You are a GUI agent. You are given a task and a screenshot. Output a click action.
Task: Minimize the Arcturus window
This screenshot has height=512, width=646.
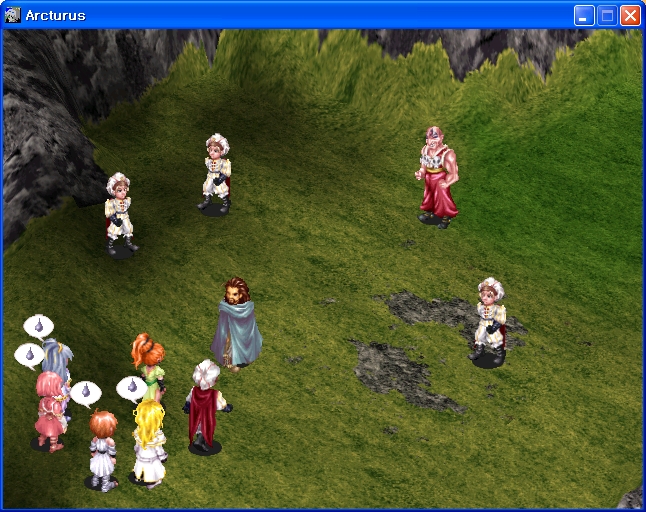(x=584, y=15)
